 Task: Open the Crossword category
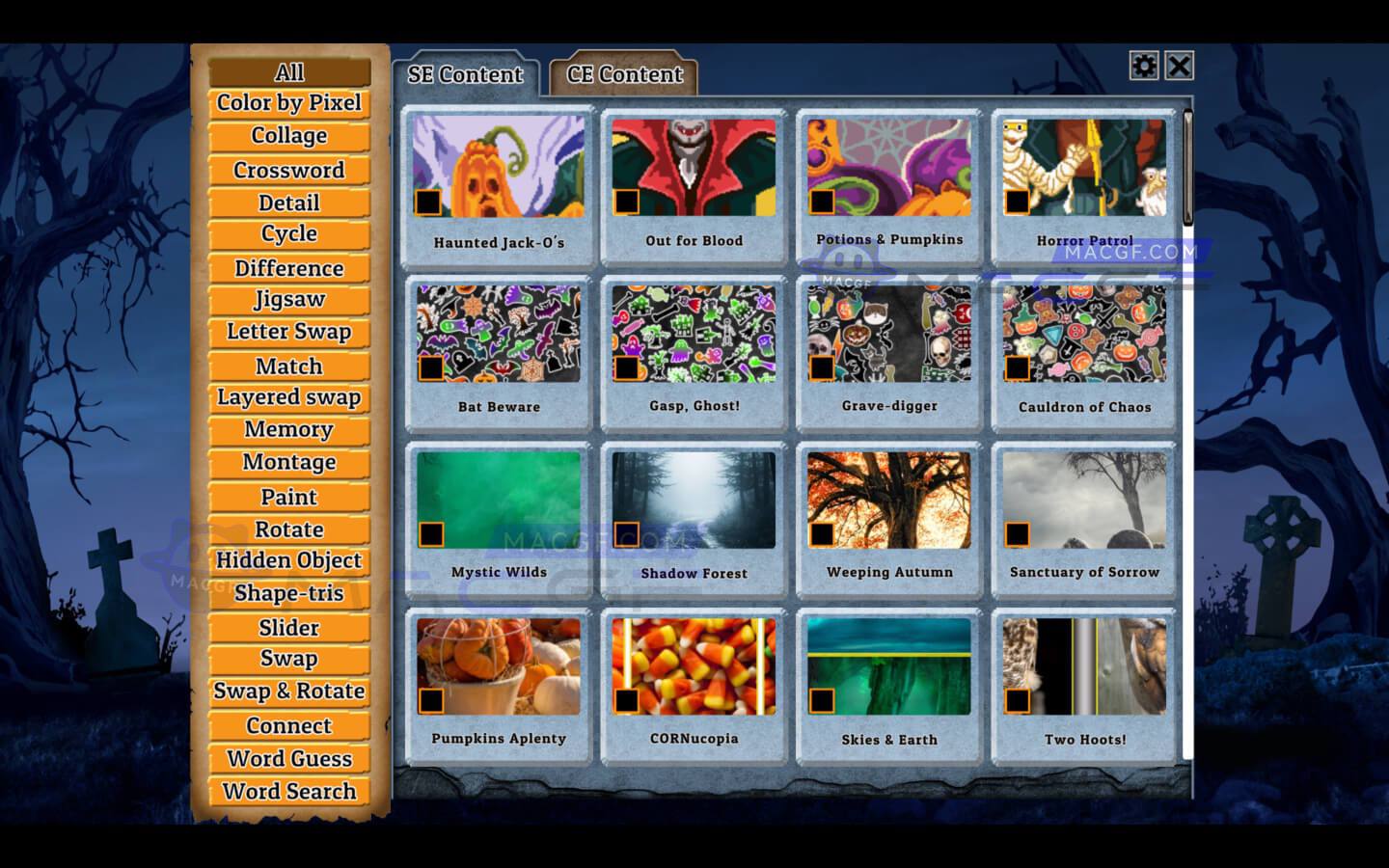coord(288,170)
